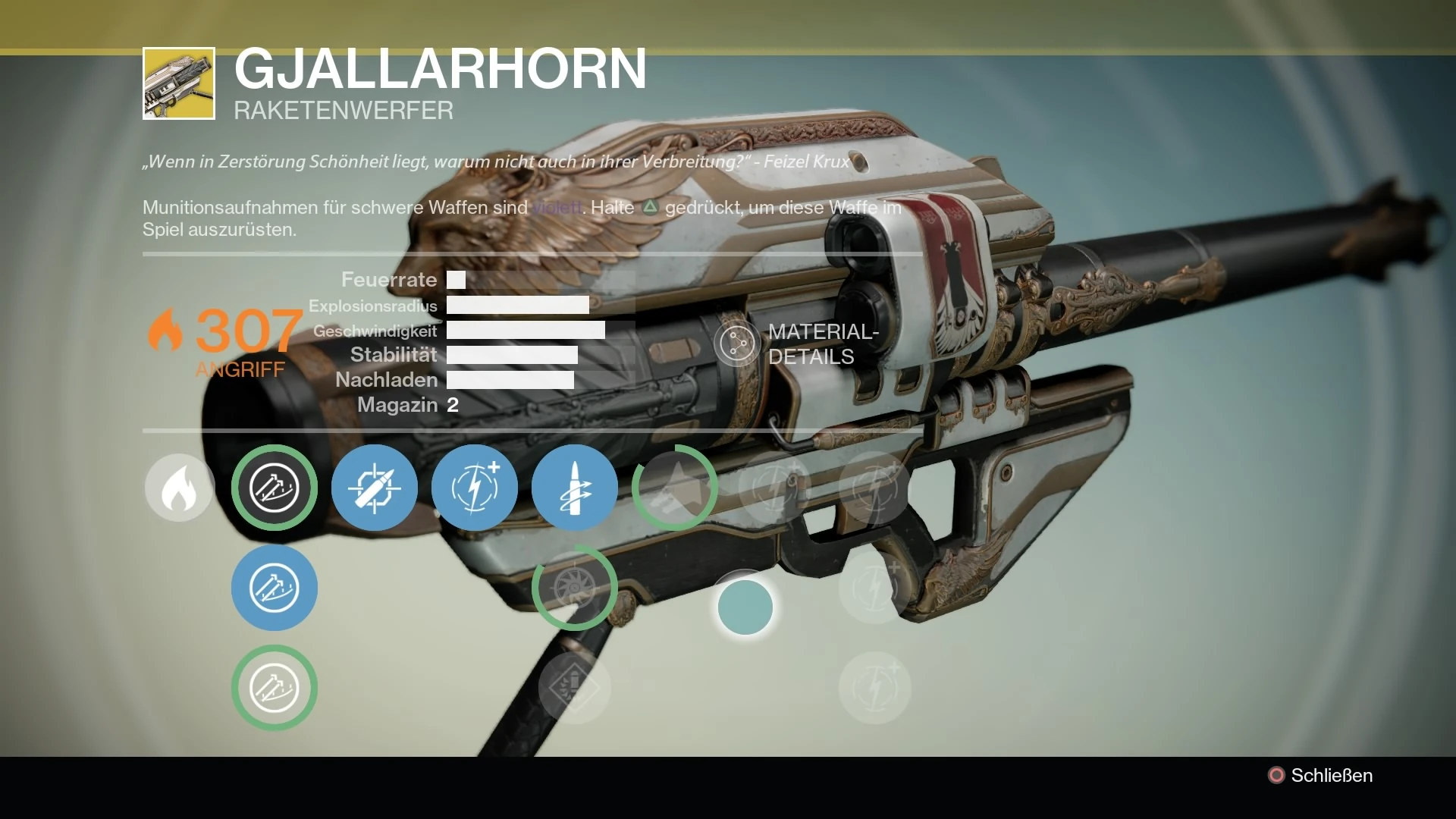The image size is (1456, 819).
Task: Open the Material-Details node icon
Action: pyautogui.click(x=736, y=343)
